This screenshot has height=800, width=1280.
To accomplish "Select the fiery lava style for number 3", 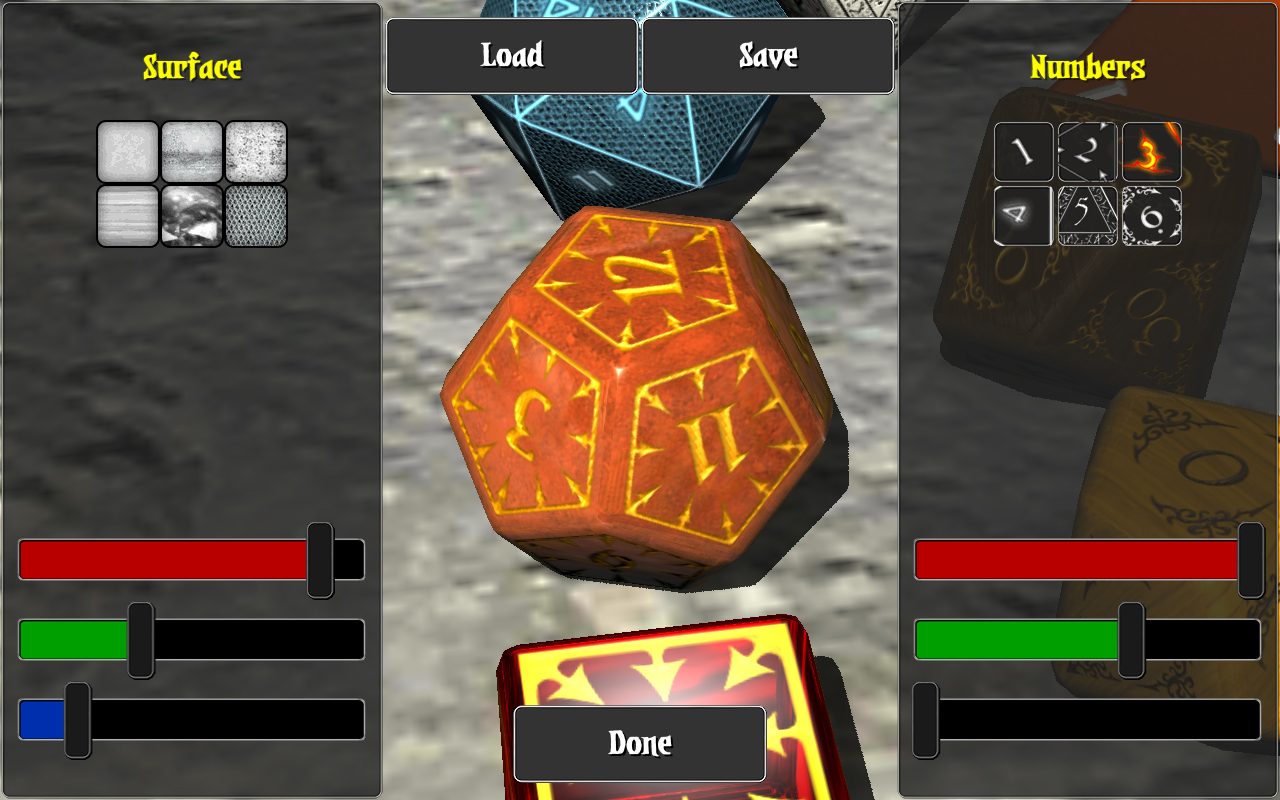I will (1150, 151).
